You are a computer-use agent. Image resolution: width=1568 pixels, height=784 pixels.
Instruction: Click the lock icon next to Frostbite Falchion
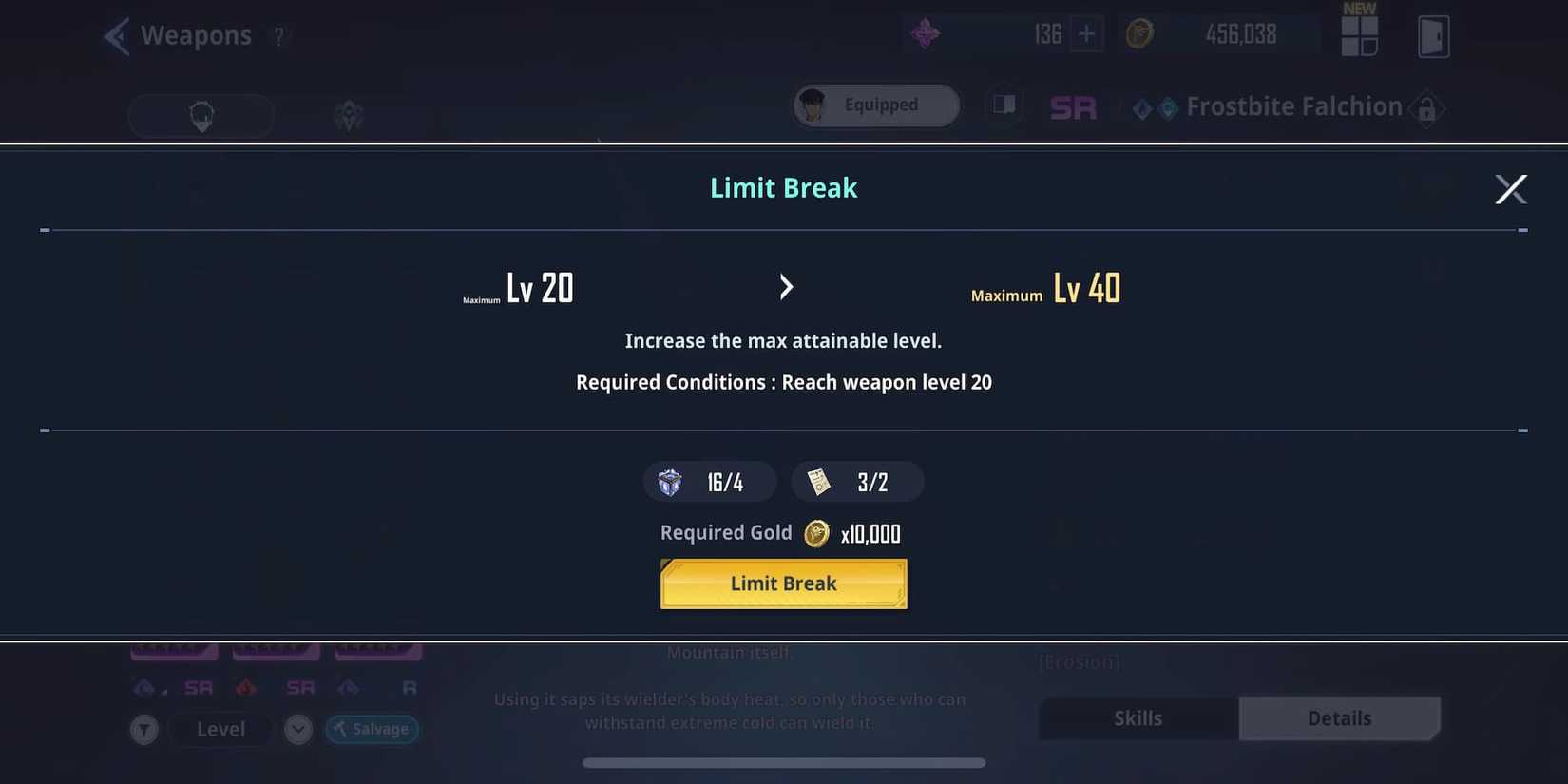click(1428, 108)
